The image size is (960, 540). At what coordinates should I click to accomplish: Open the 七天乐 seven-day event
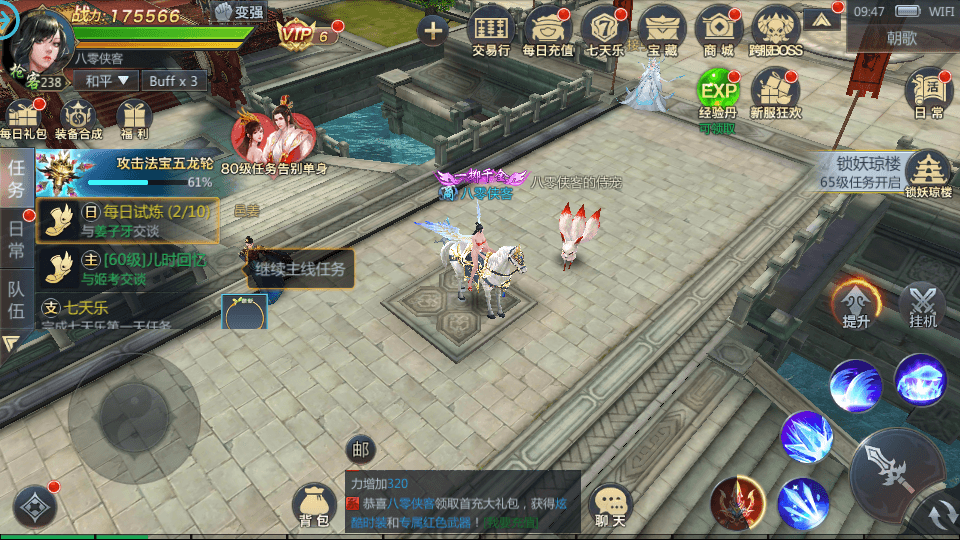click(x=605, y=28)
